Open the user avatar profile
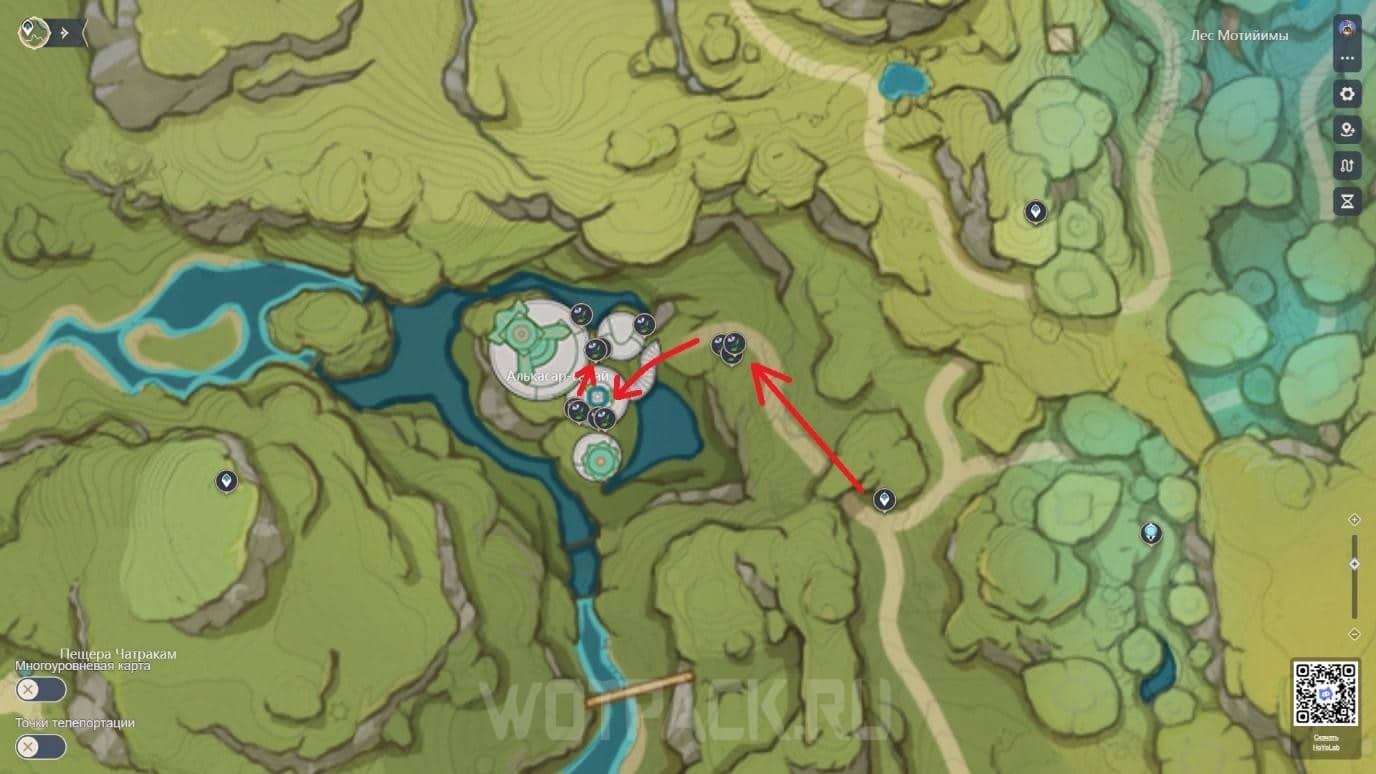Image resolution: width=1376 pixels, height=774 pixels. (x=1347, y=27)
